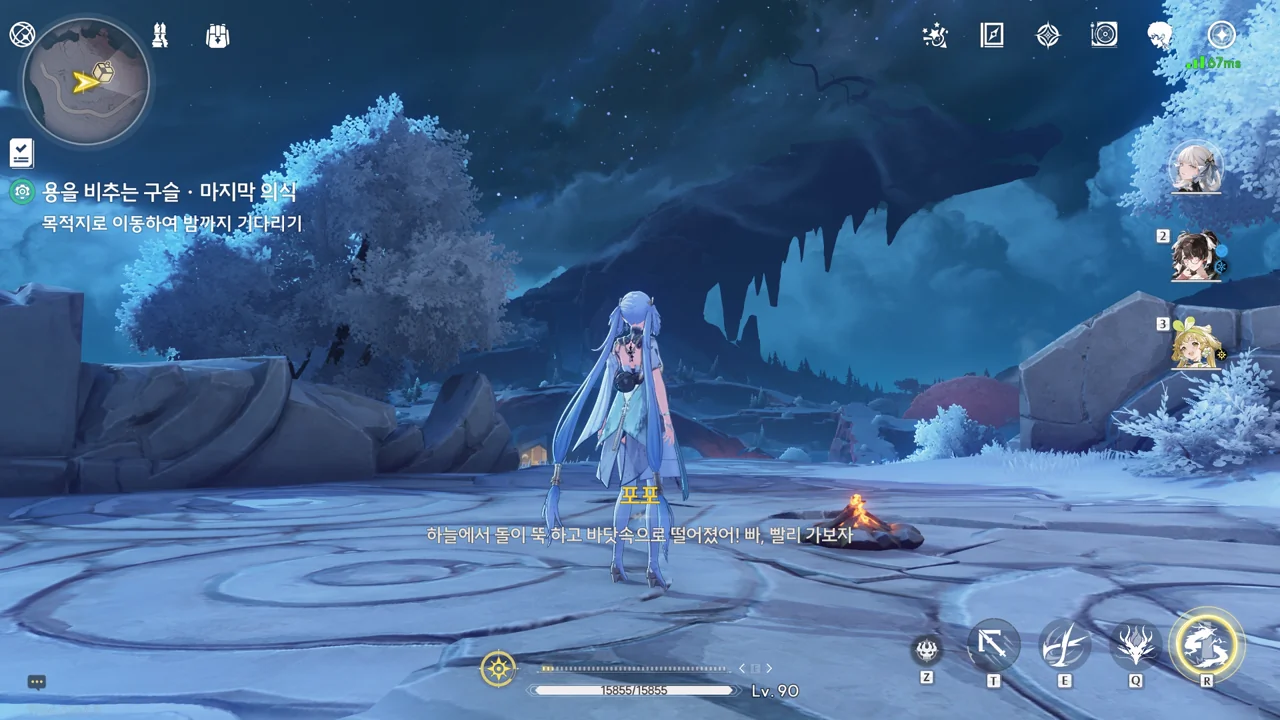Open the events party-popper icon

point(934,36)
